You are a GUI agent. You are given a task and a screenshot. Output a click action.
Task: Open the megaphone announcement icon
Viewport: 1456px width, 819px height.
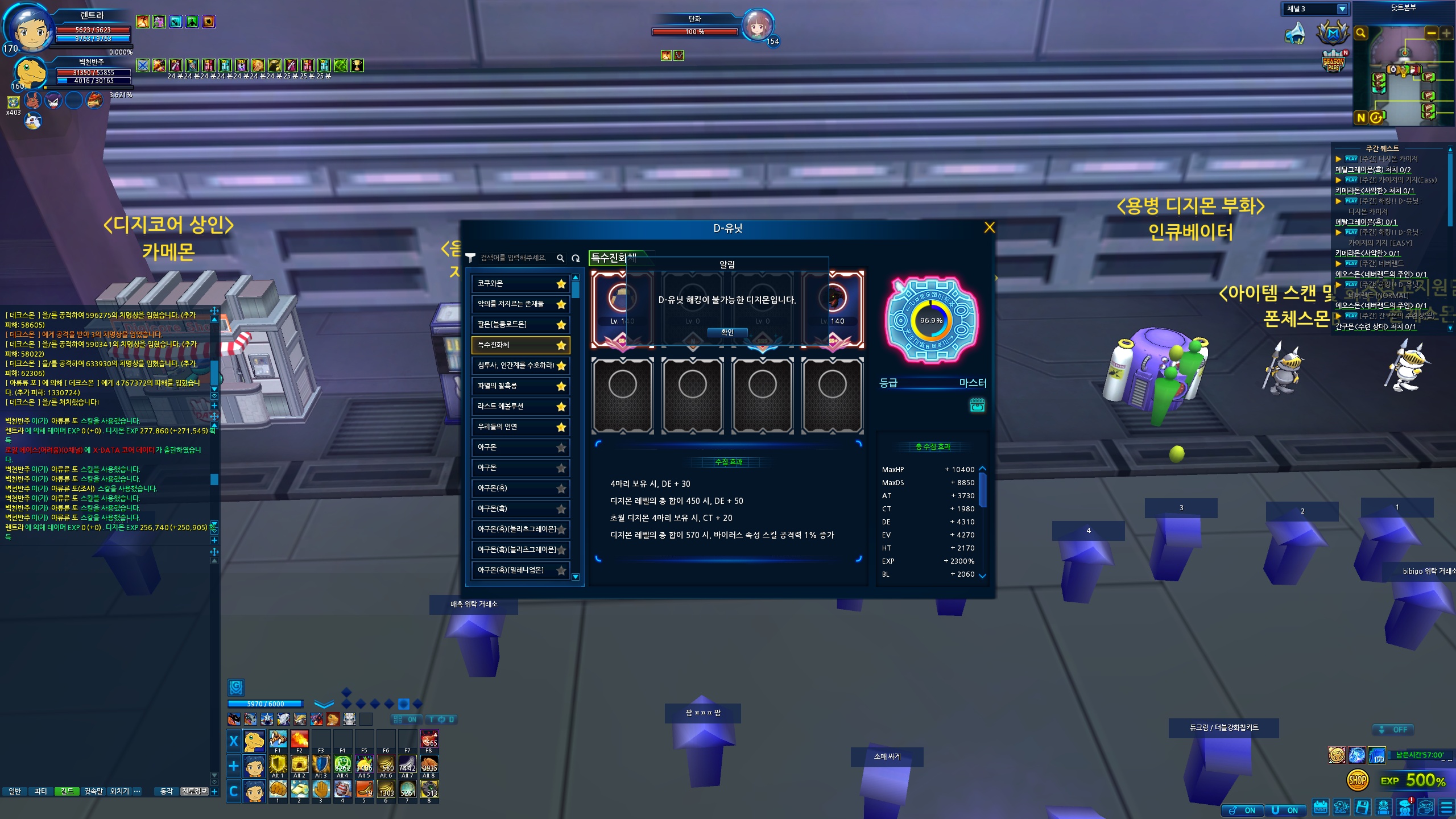coord(1296,33)
